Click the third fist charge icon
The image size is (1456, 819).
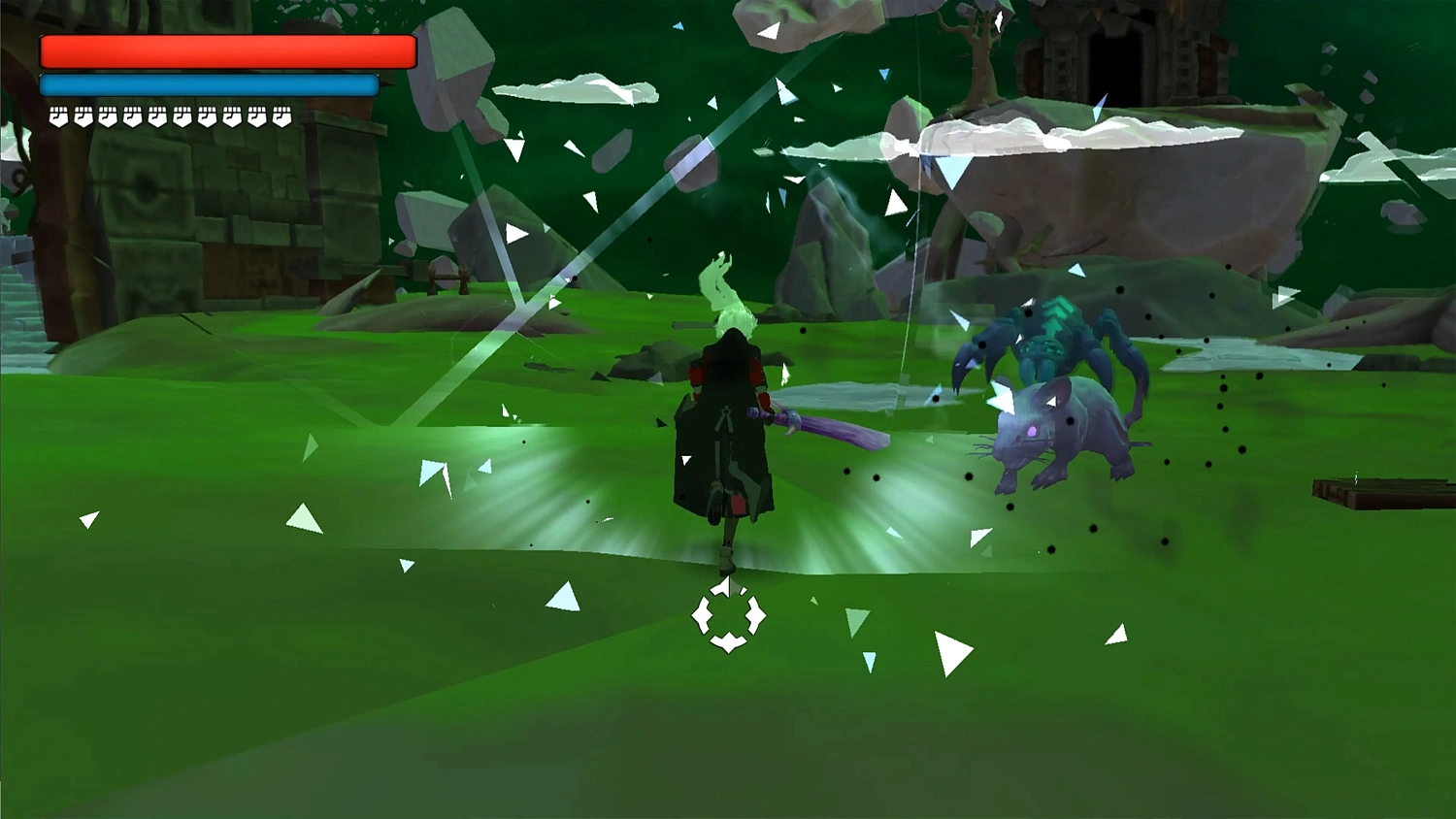click(x=108, y=115)
